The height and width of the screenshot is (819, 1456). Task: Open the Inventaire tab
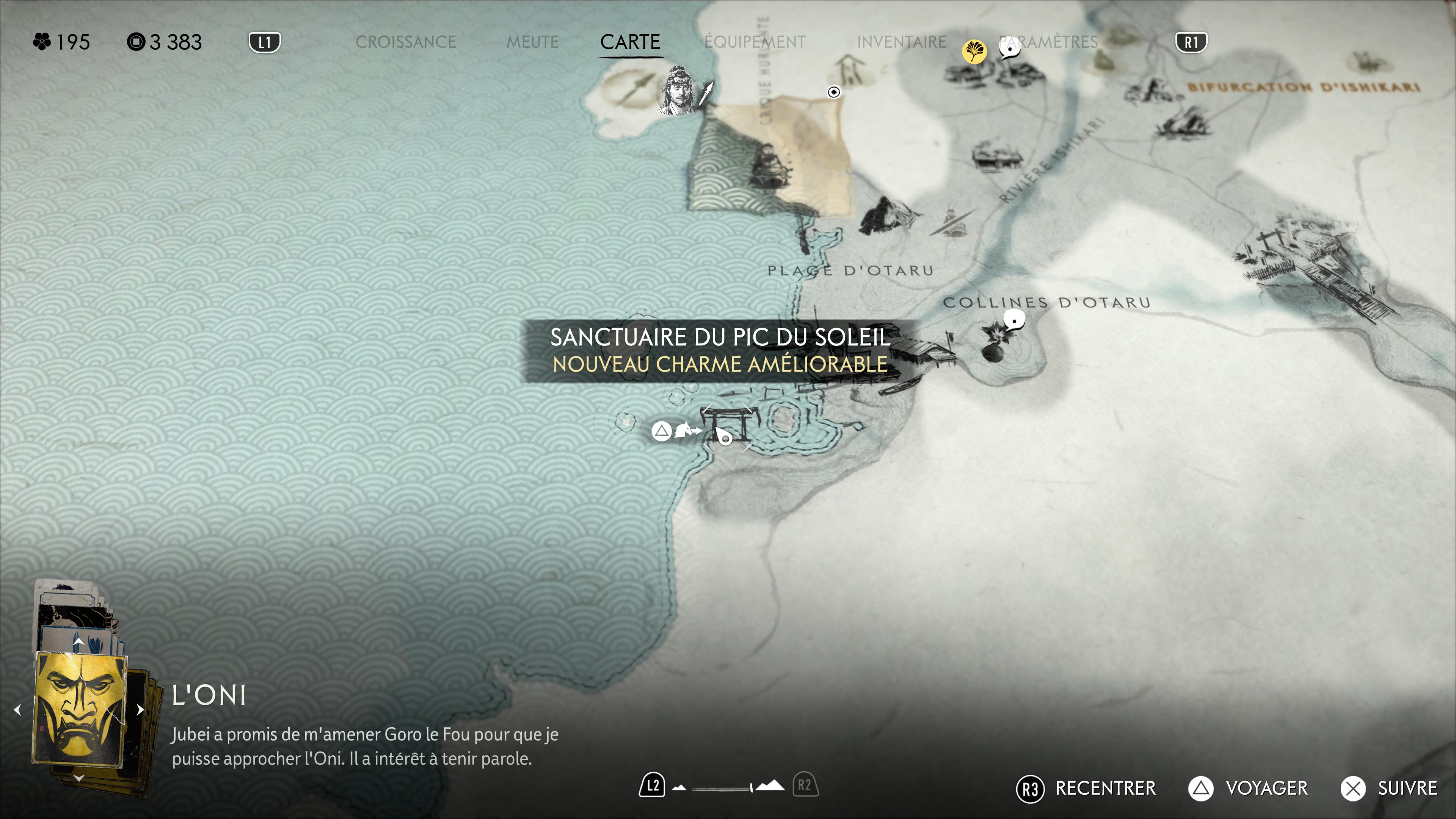point(901,42)
